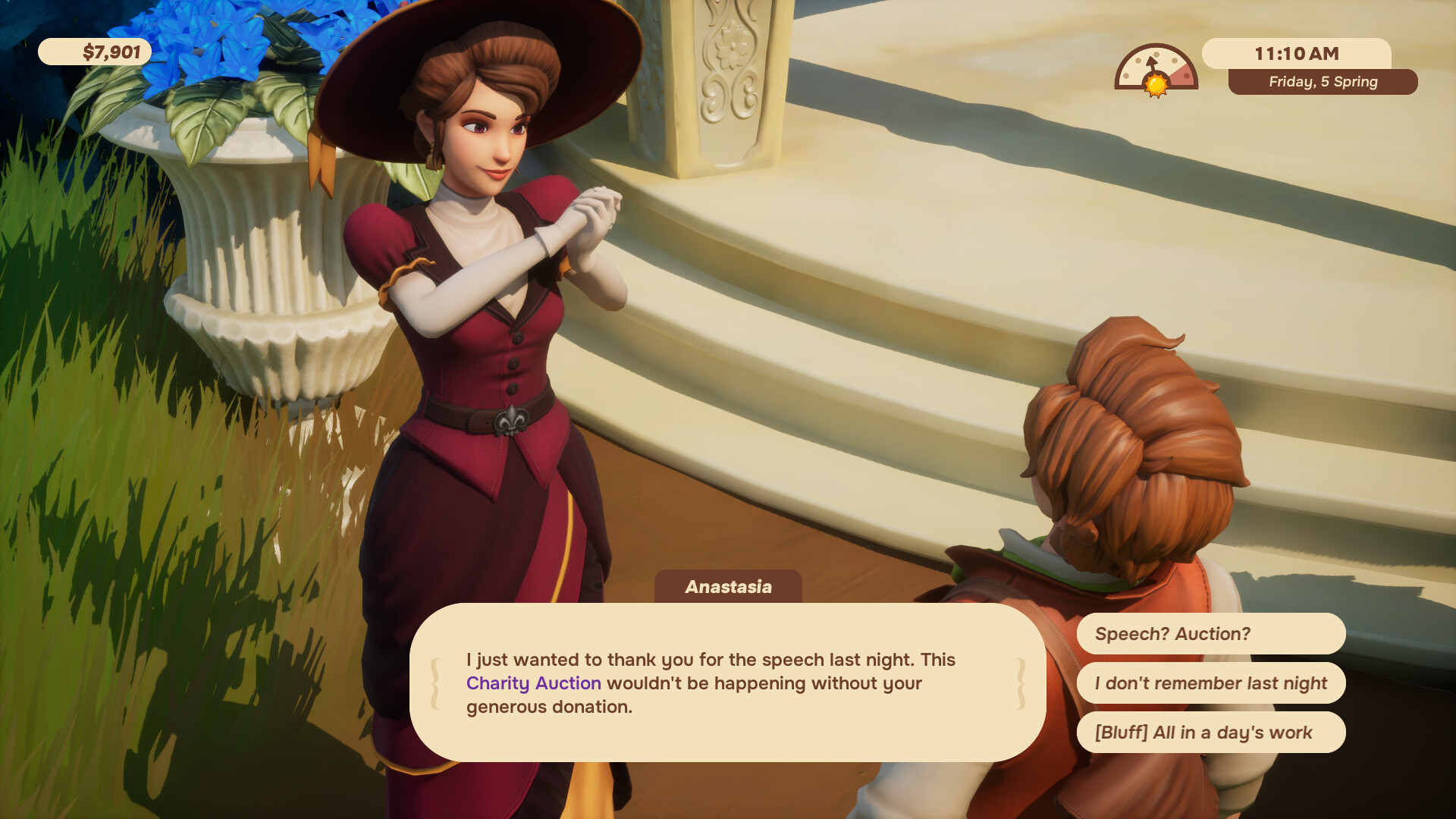Viewport: 1456px width, 819px height.
Task: Choose the "Speech? Auction?" reply
Action: [x=1210, y=634]
